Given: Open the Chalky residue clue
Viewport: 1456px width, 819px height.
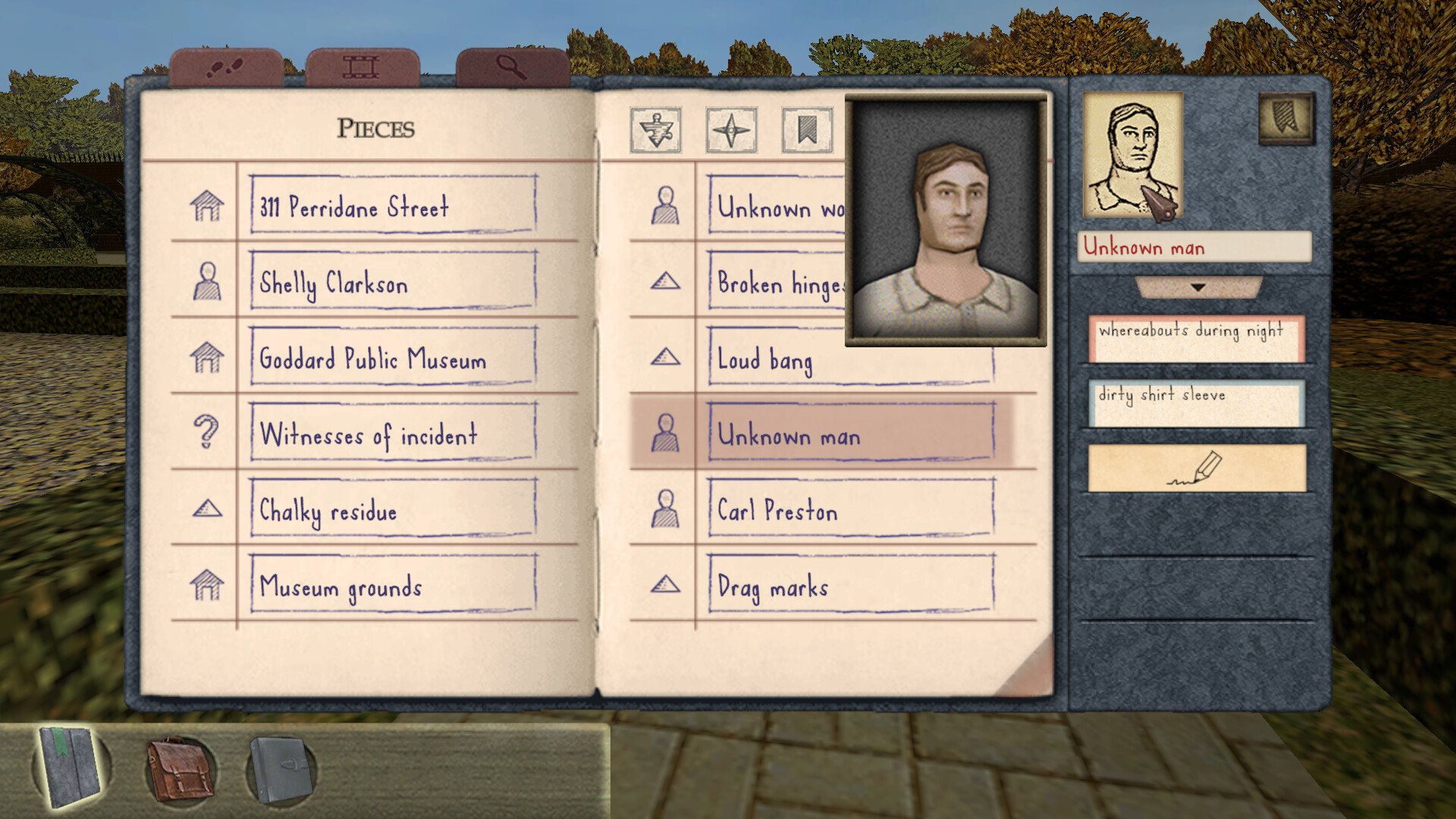Looking at the screenshot, I should click(x=393, y=510).
